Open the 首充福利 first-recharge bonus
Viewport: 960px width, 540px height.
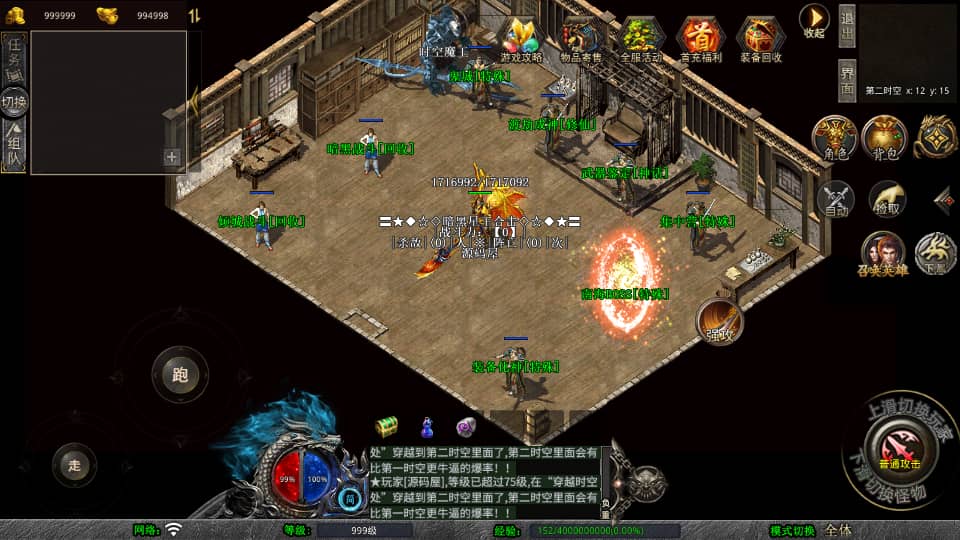point(702,38)
